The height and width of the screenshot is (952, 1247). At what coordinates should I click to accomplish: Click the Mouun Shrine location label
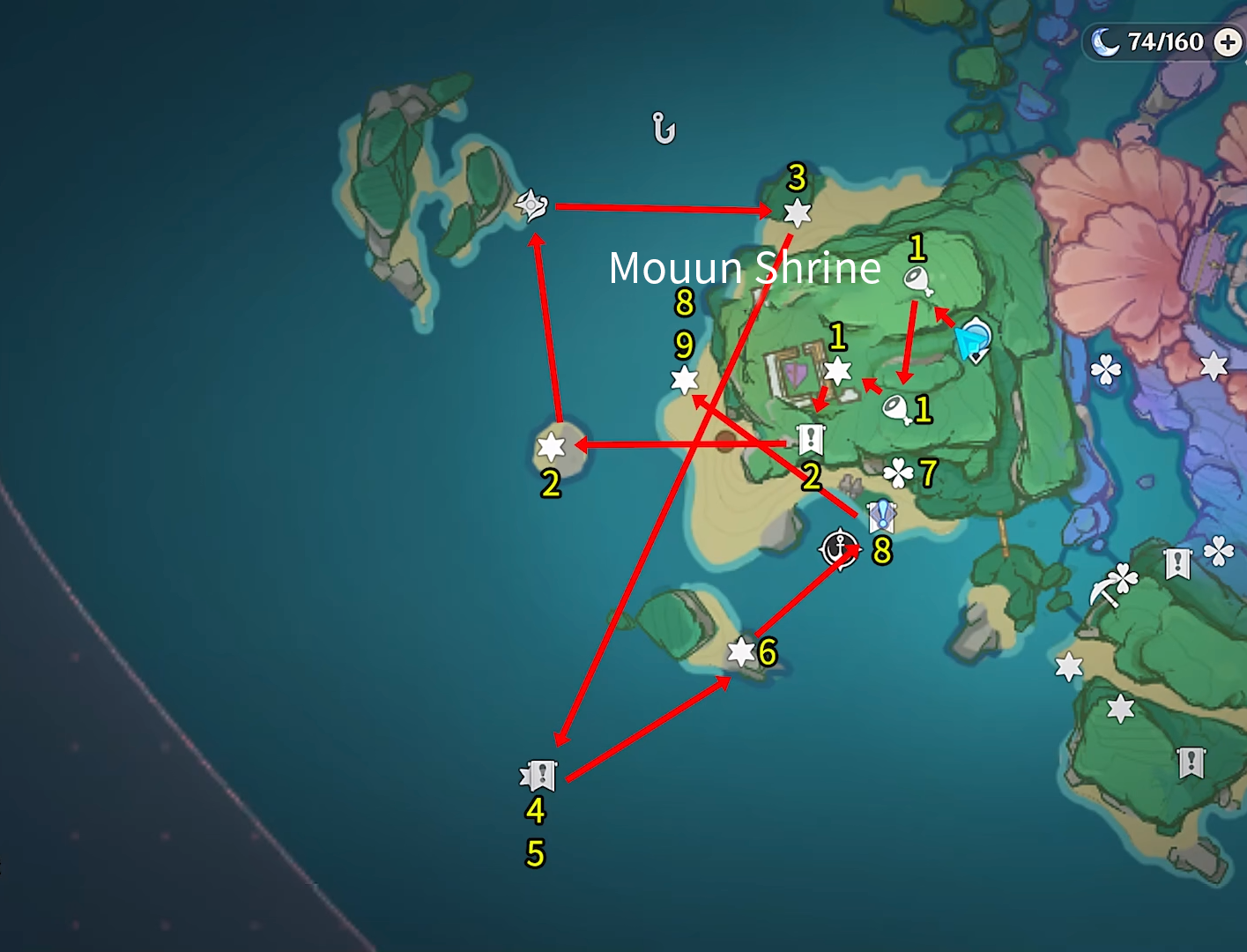tap(745, 268)
